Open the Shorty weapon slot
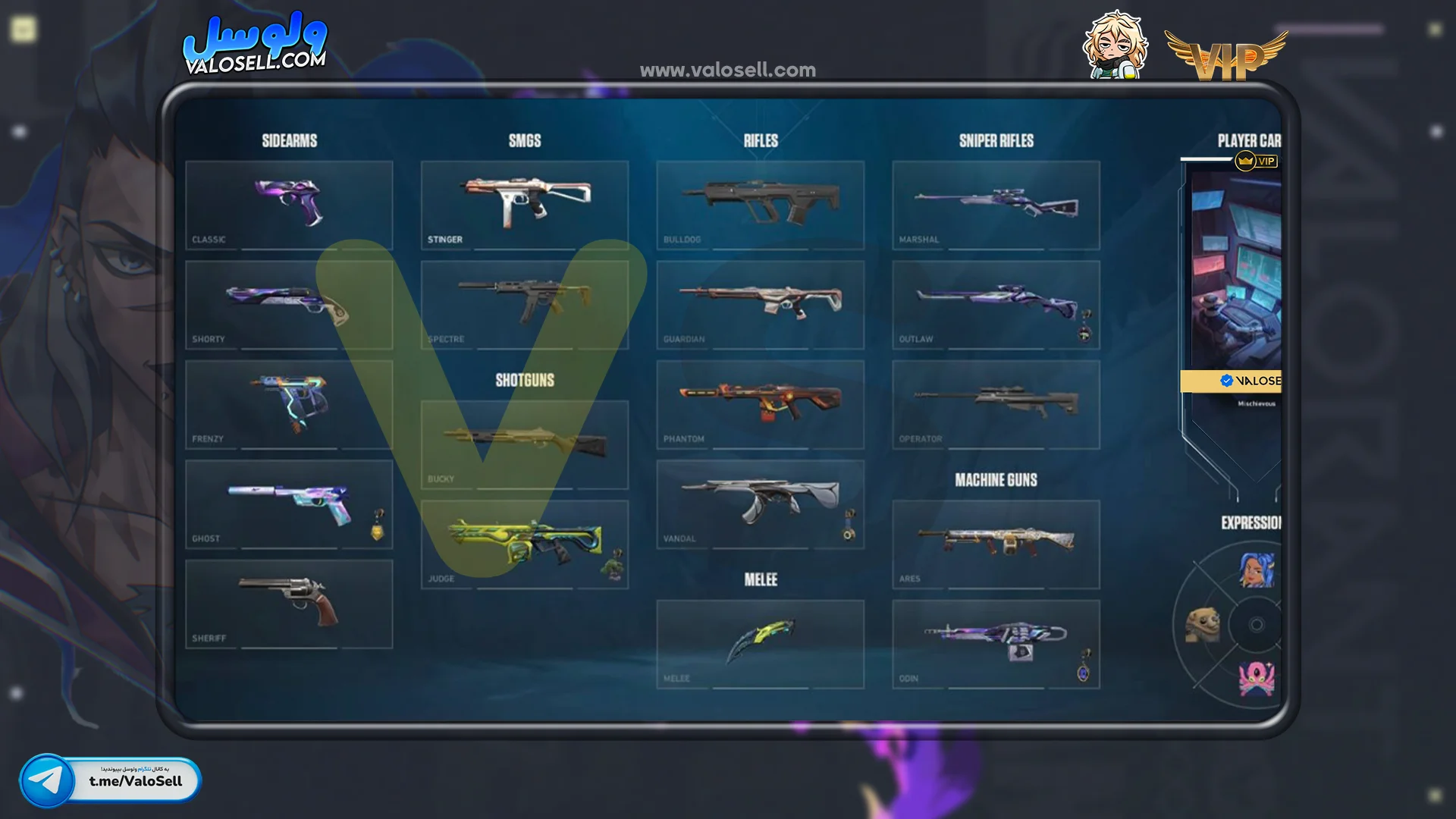The image size is (1456, 819). (x=289, y=305)
